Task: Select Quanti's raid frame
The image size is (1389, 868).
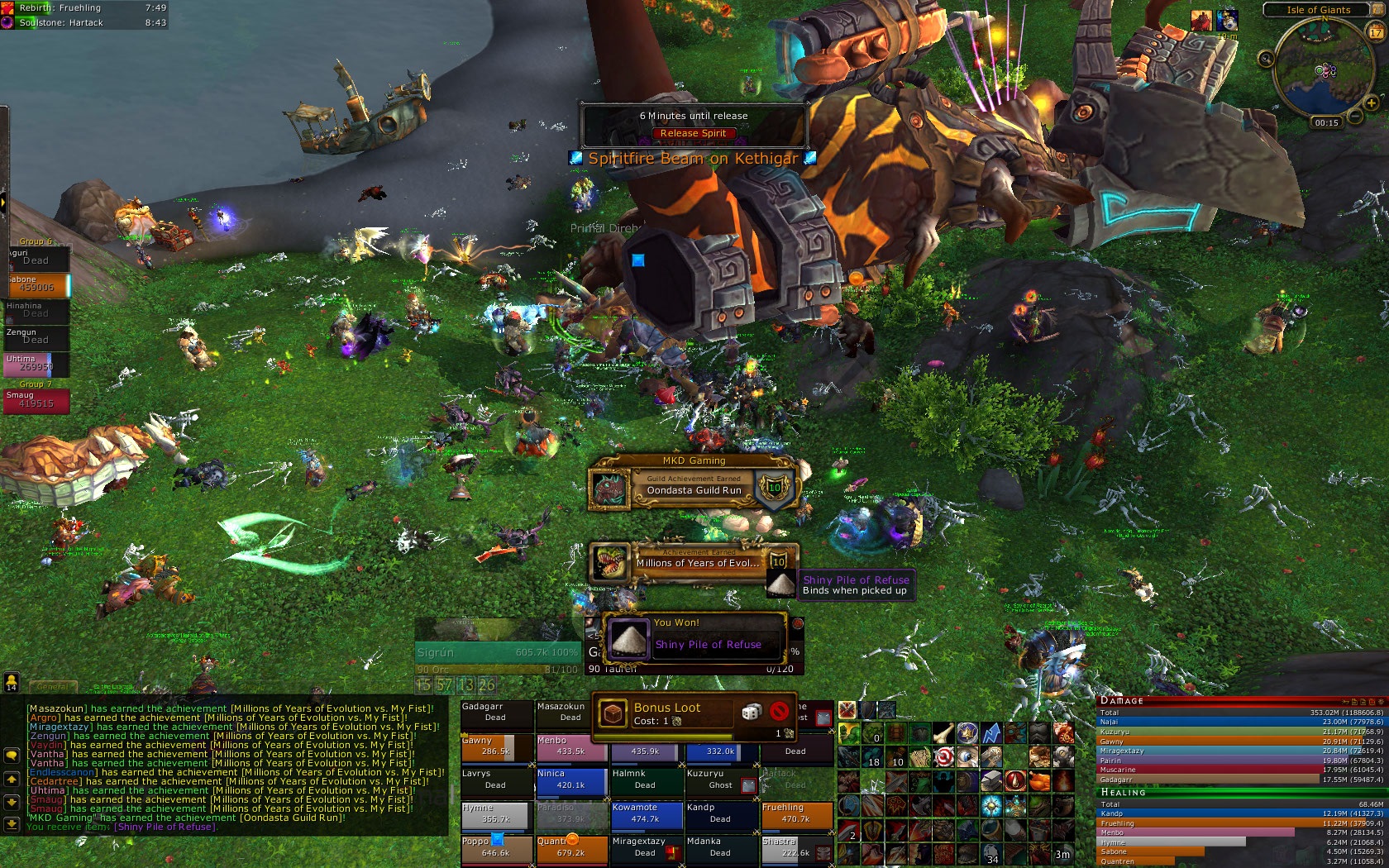Action: 570,847
